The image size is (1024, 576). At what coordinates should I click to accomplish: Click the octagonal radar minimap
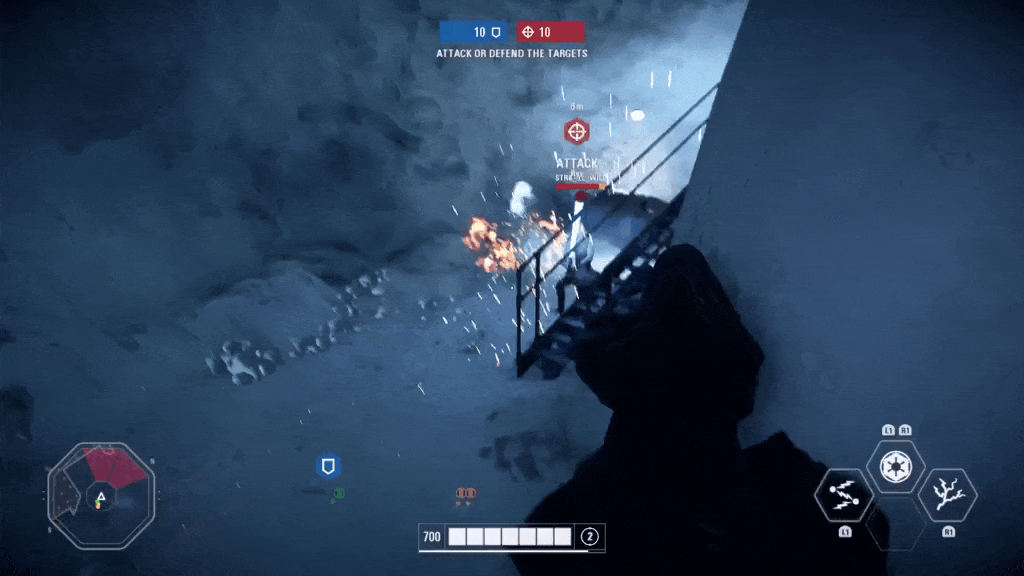101,495
